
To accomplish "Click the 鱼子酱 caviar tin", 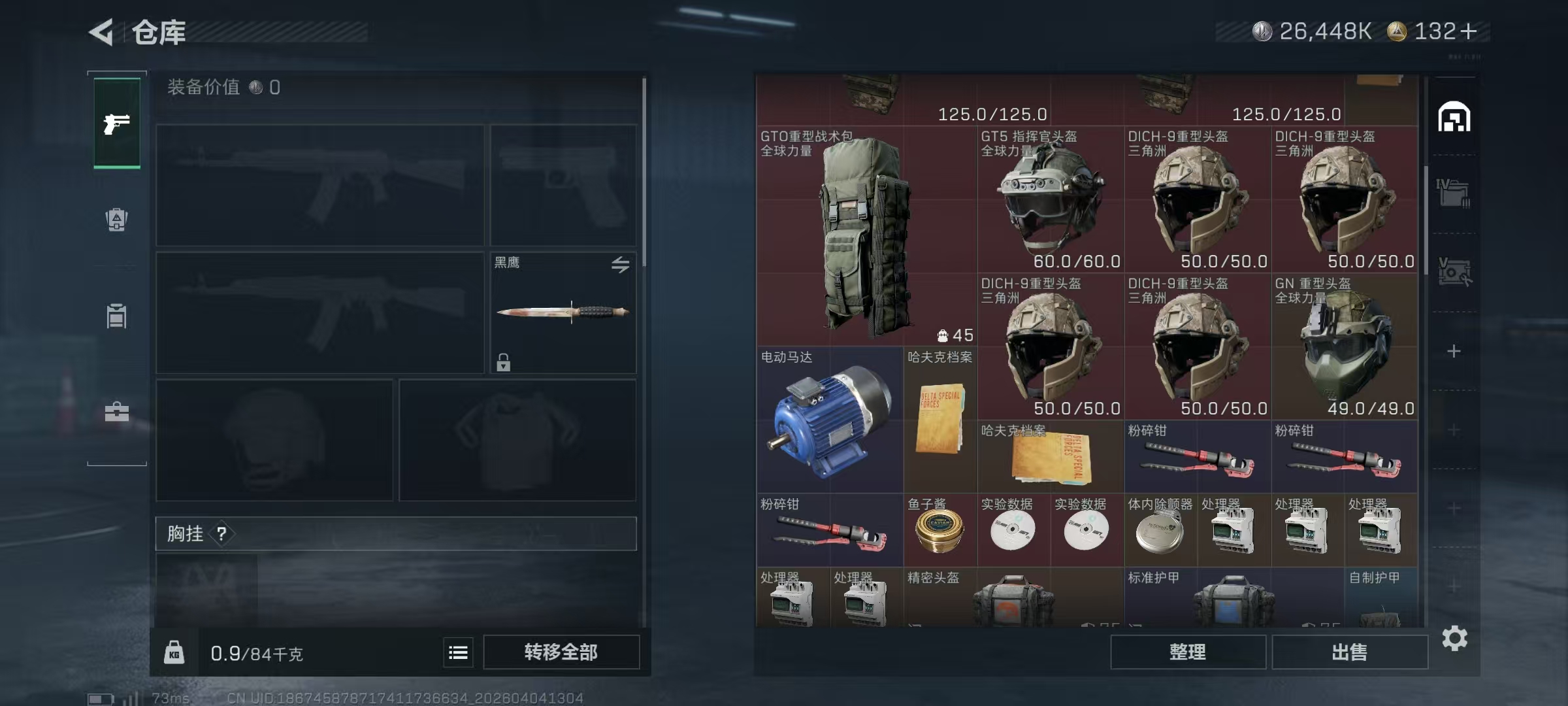I will pyautogui.click(x=939, y=530).
